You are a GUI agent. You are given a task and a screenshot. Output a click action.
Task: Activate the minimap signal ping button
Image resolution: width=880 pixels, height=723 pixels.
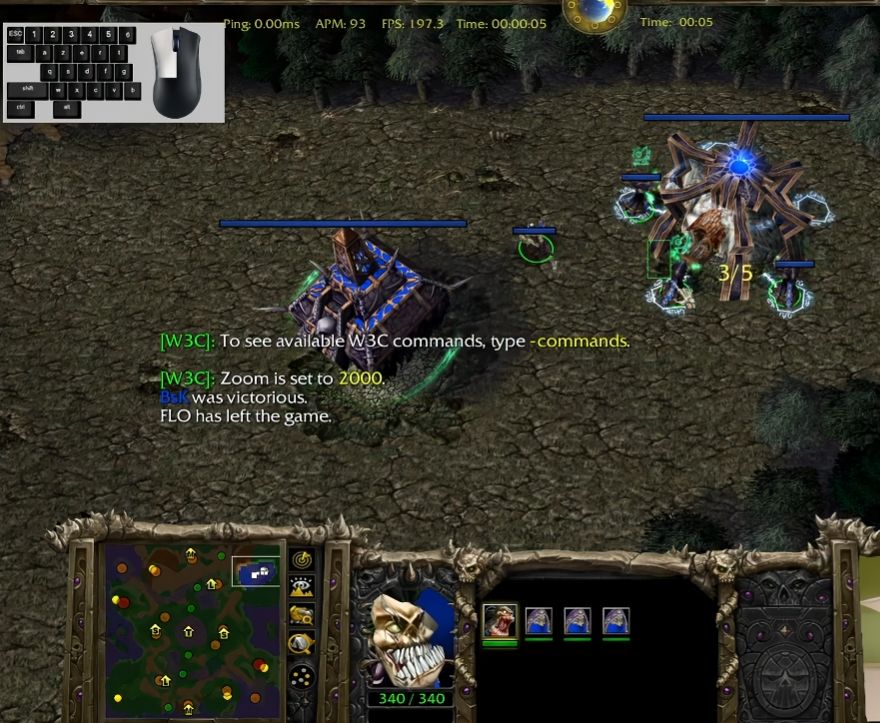coord(301,560)
